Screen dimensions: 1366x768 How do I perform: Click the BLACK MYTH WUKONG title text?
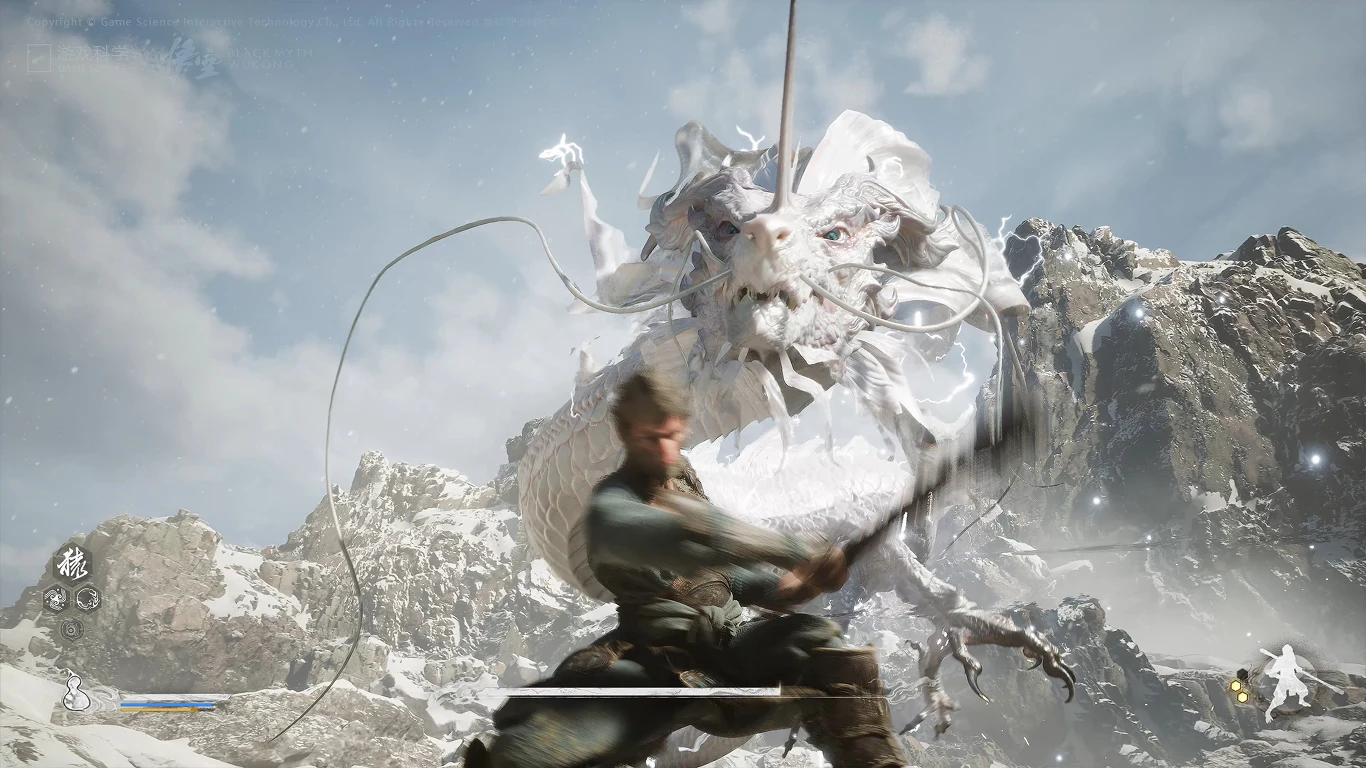(269, 59)
